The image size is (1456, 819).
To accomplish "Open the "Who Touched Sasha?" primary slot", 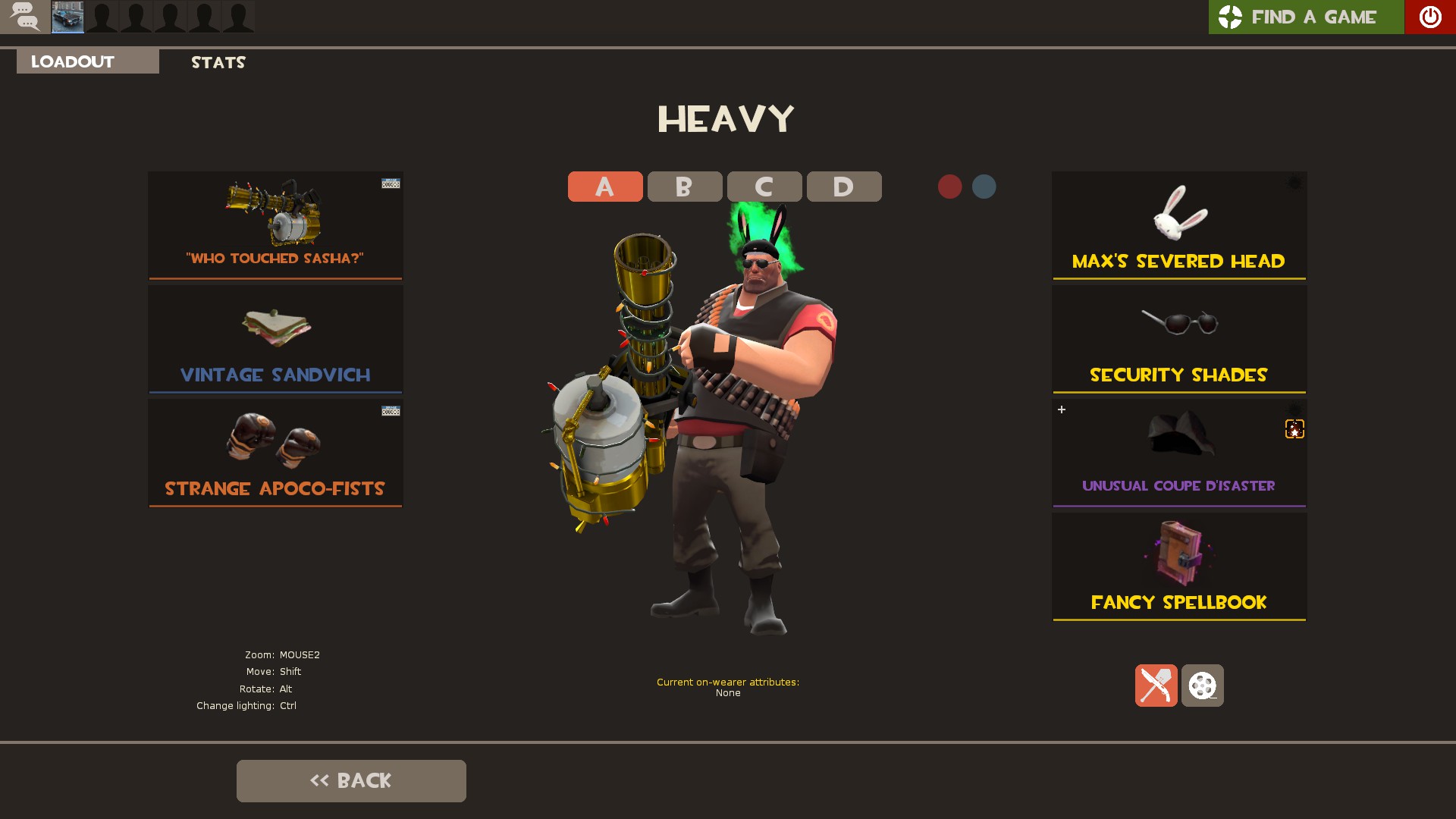I will 275,225.
